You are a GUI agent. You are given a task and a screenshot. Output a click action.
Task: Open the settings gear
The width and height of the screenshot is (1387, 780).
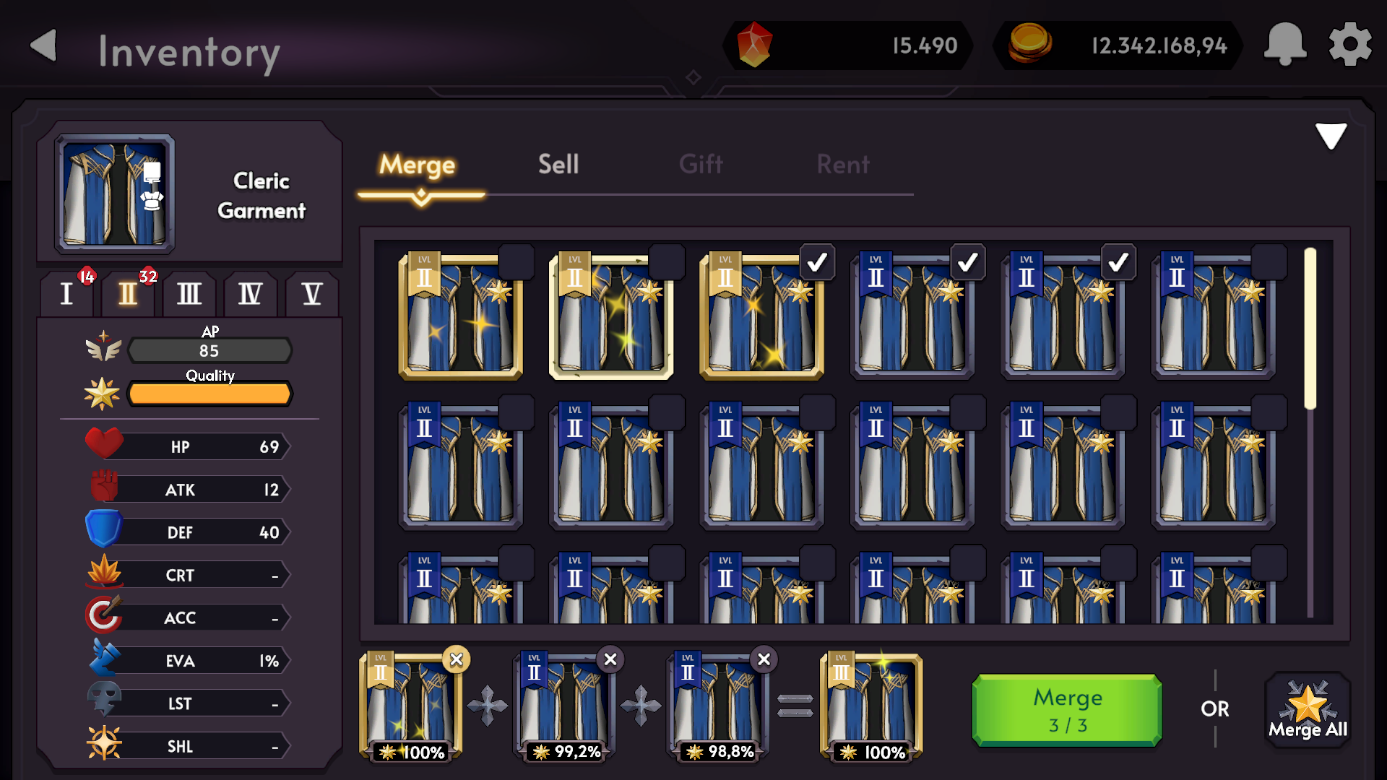[1350, 44]
